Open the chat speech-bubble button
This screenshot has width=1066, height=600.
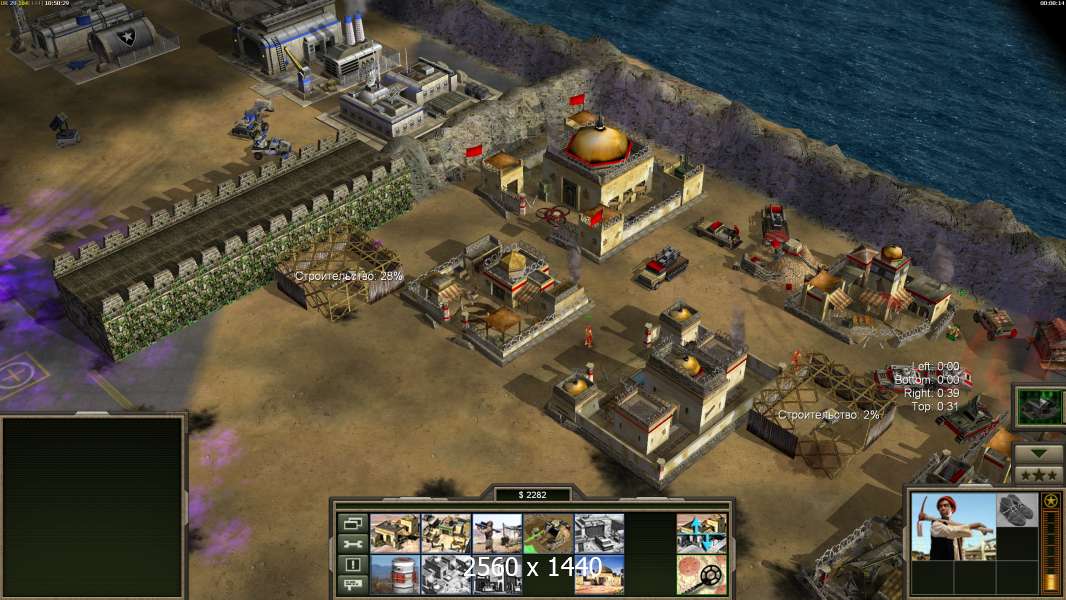pos(351,585)
